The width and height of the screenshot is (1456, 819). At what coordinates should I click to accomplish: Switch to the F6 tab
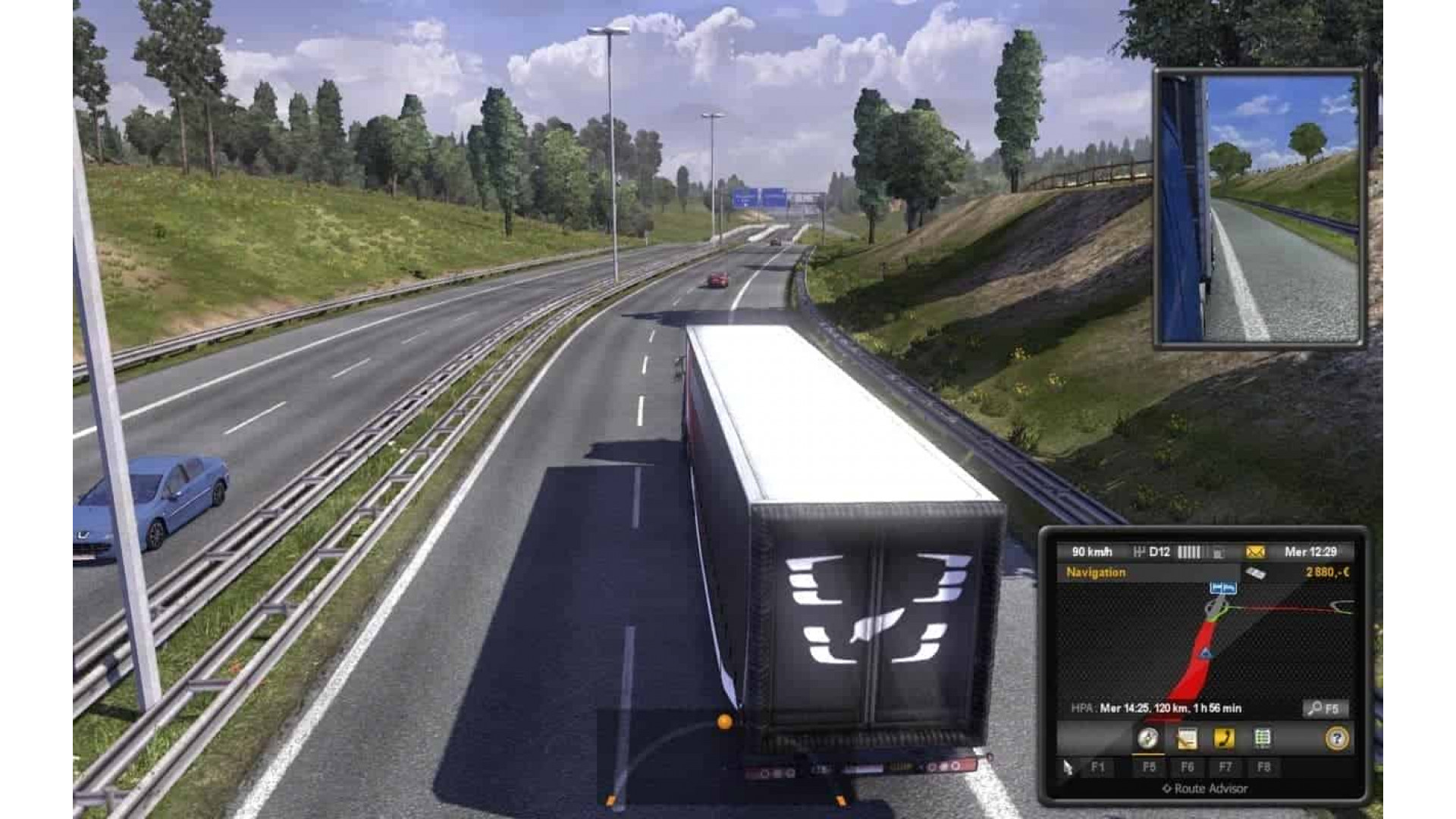(x=1188, y=767)
